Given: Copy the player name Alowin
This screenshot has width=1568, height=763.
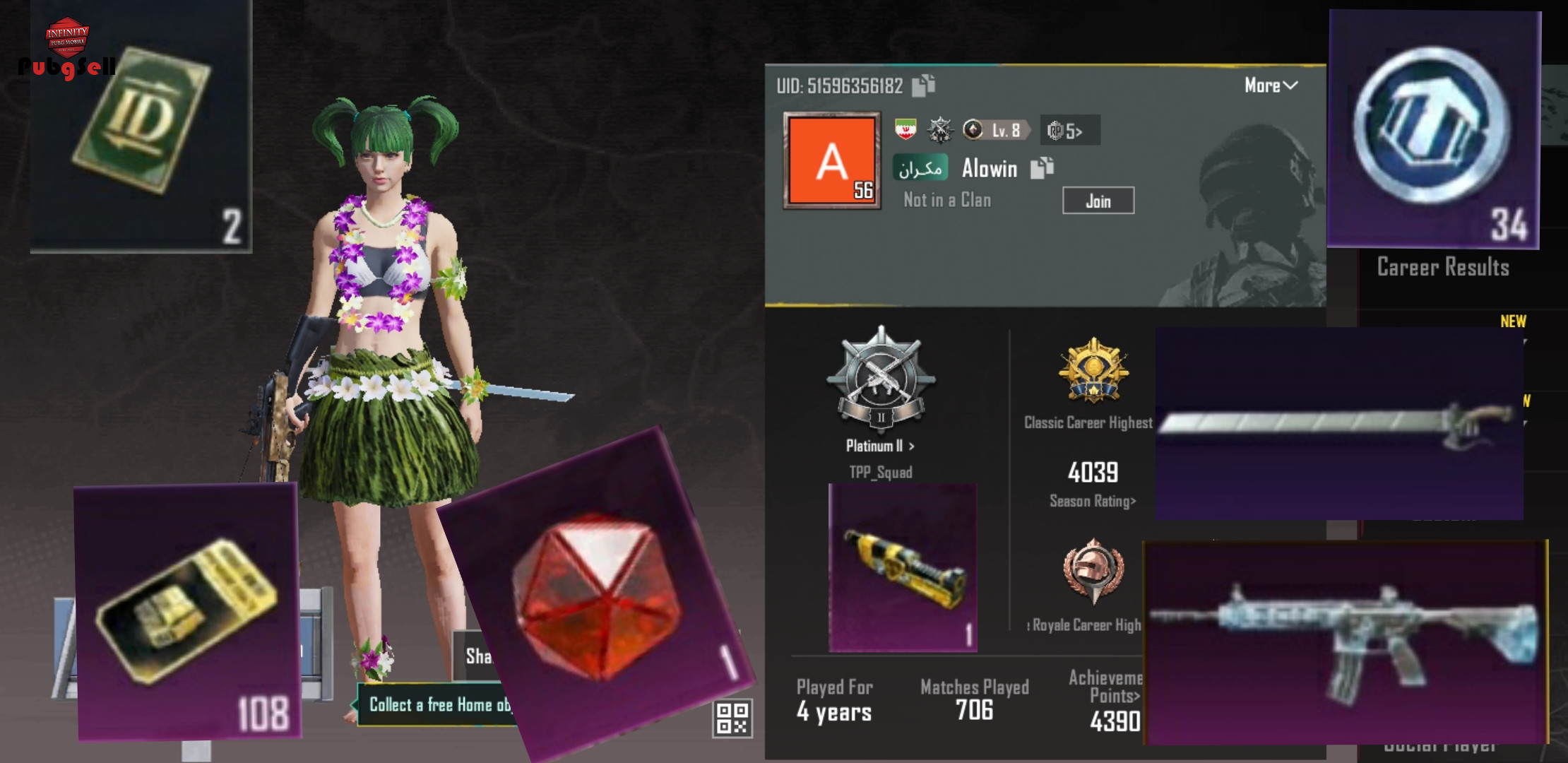Looking at the screenshot, I should pos(1042,168).
